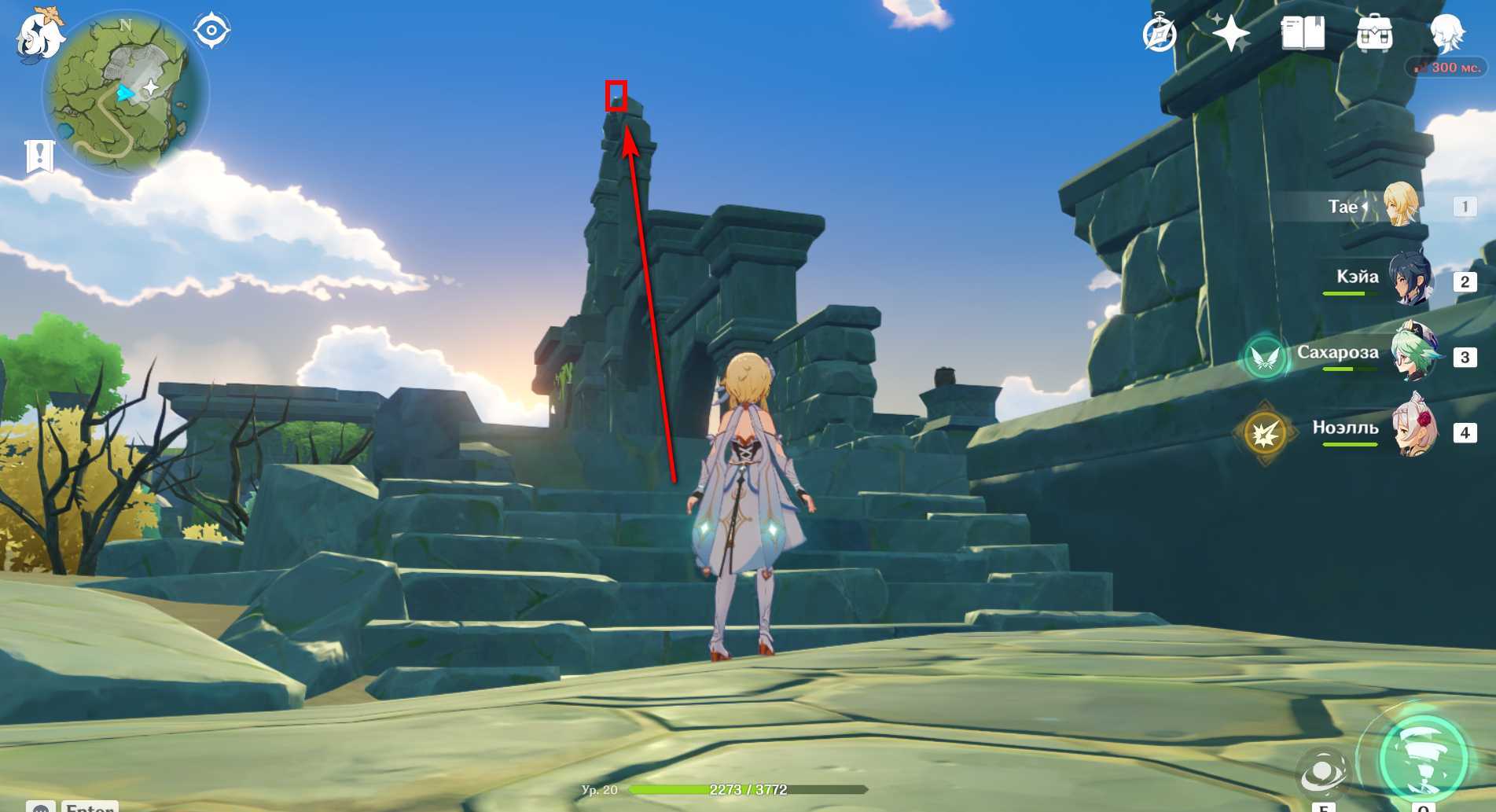Switch to party member Ноэлль
Viewport: 1496px width, 812px height.
1412,429
